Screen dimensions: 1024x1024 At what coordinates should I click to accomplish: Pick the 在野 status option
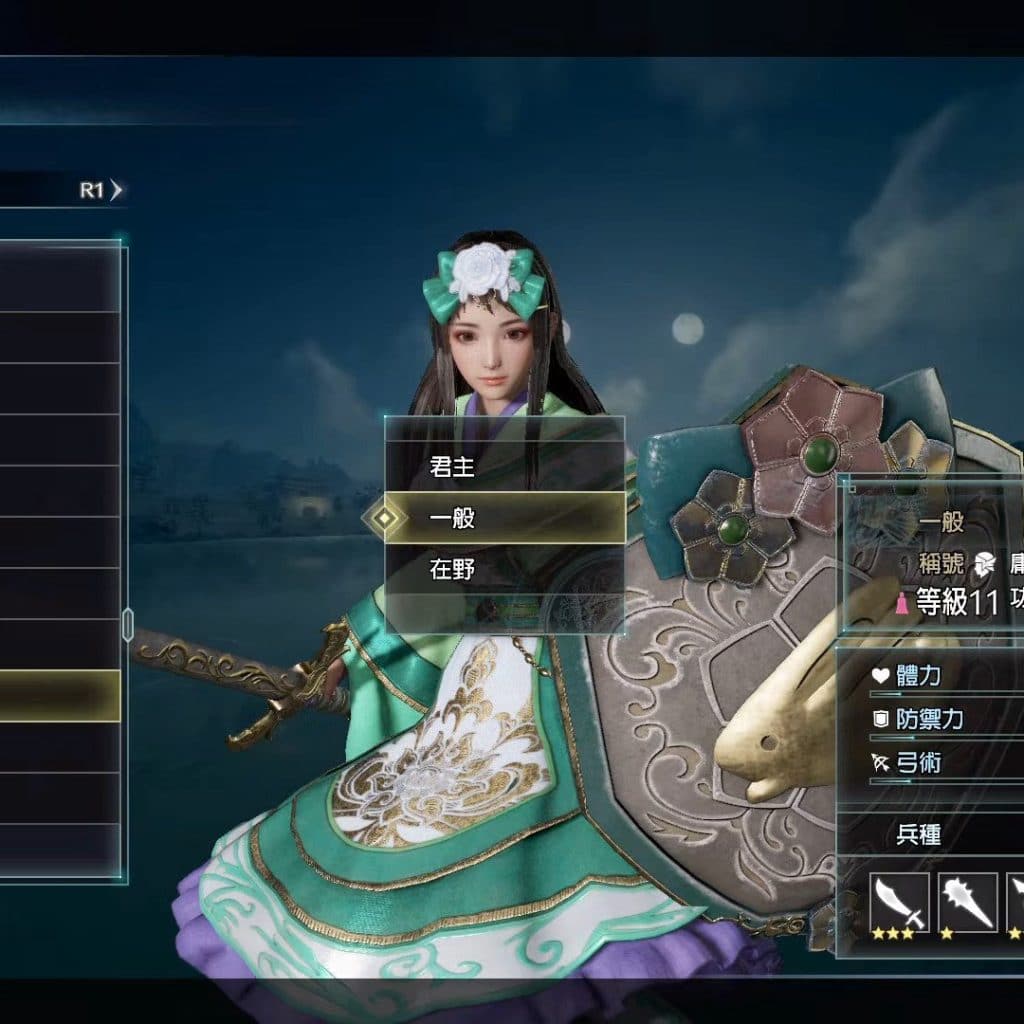pyautogui.click(x=504, y=570)
